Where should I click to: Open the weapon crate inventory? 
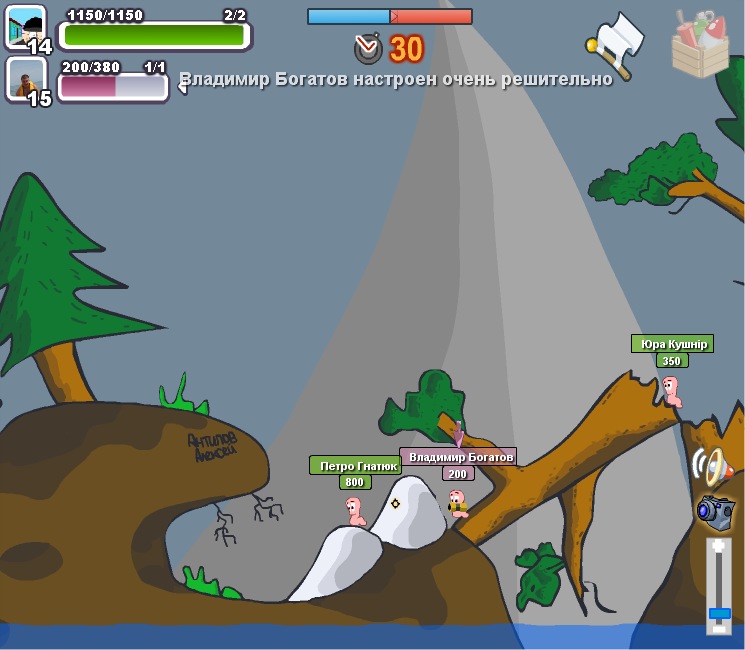[700, 43]
